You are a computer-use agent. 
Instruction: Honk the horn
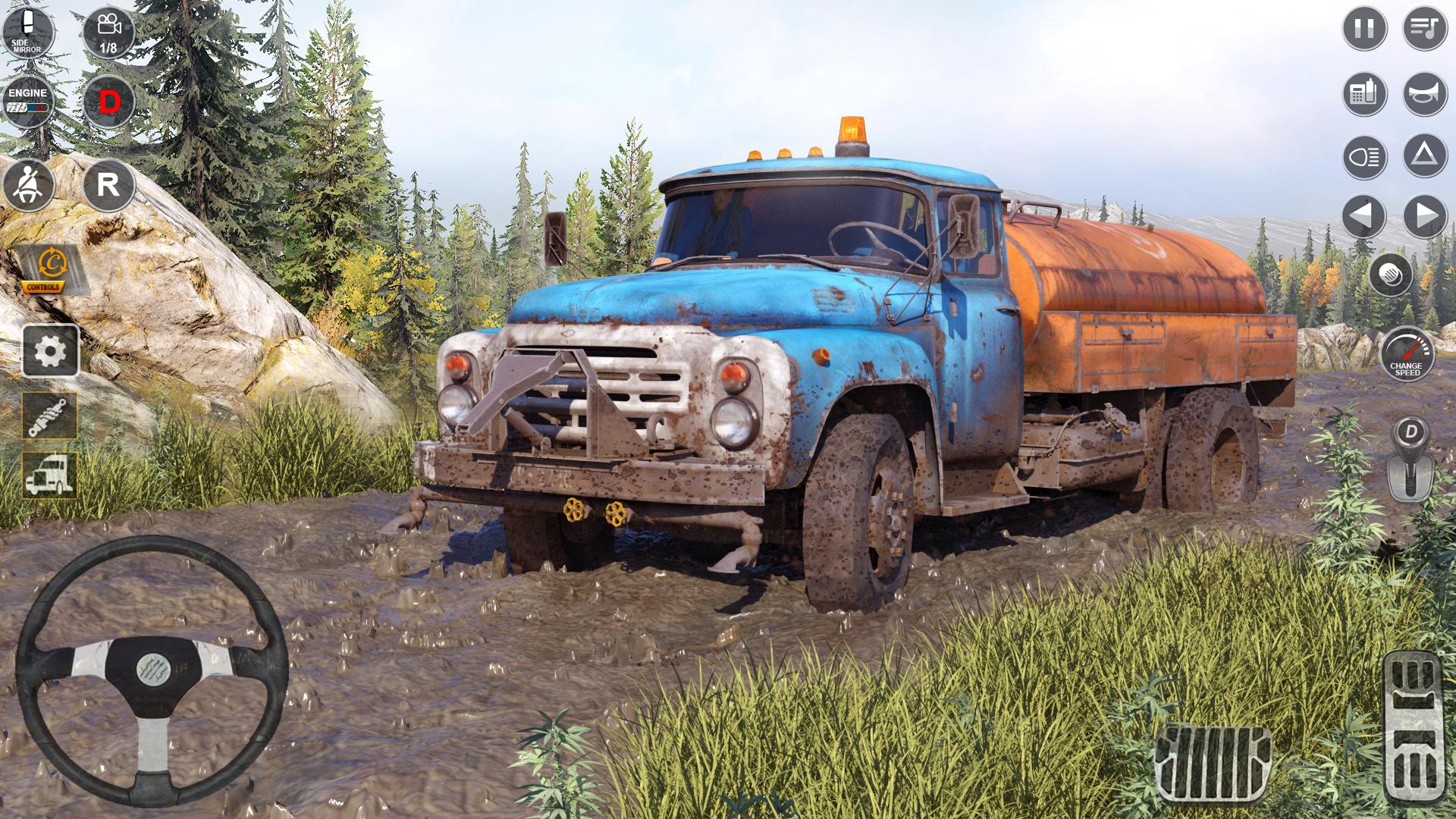1425,94
